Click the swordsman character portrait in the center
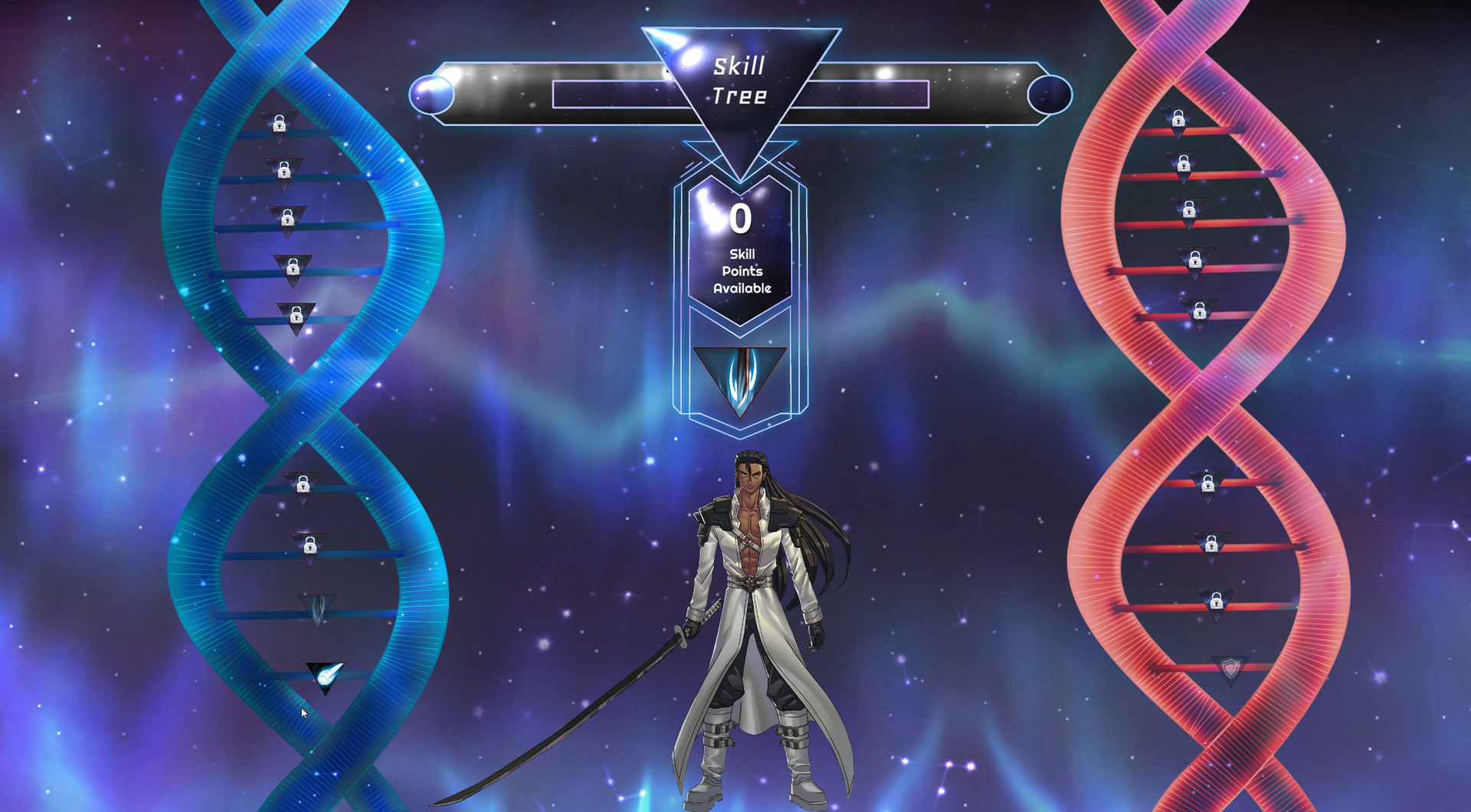This screenshot has width=1471, height=812. [x=755, y=613]
